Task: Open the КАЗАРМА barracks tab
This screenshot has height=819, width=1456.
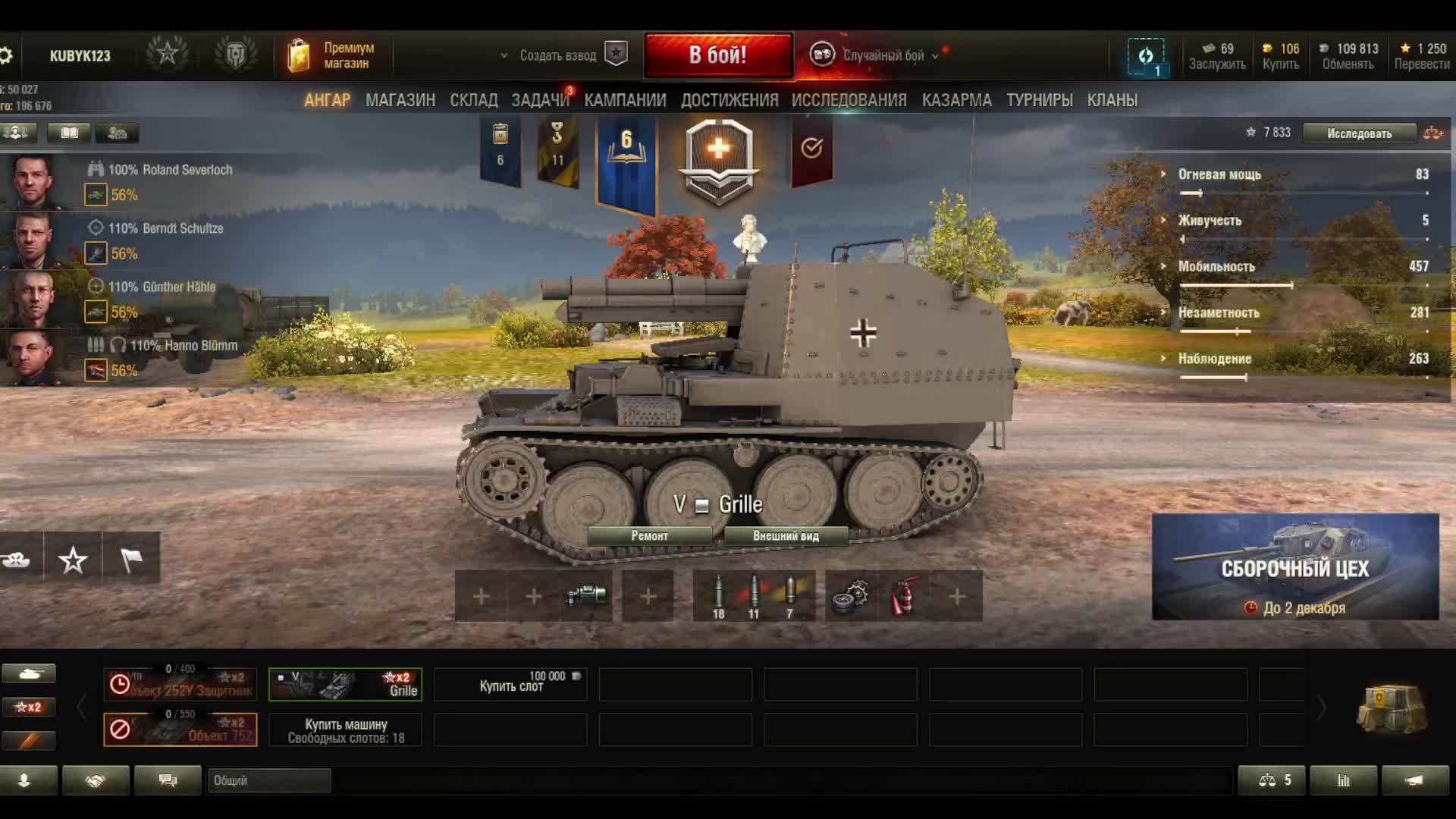Action: tap(956, 100)
